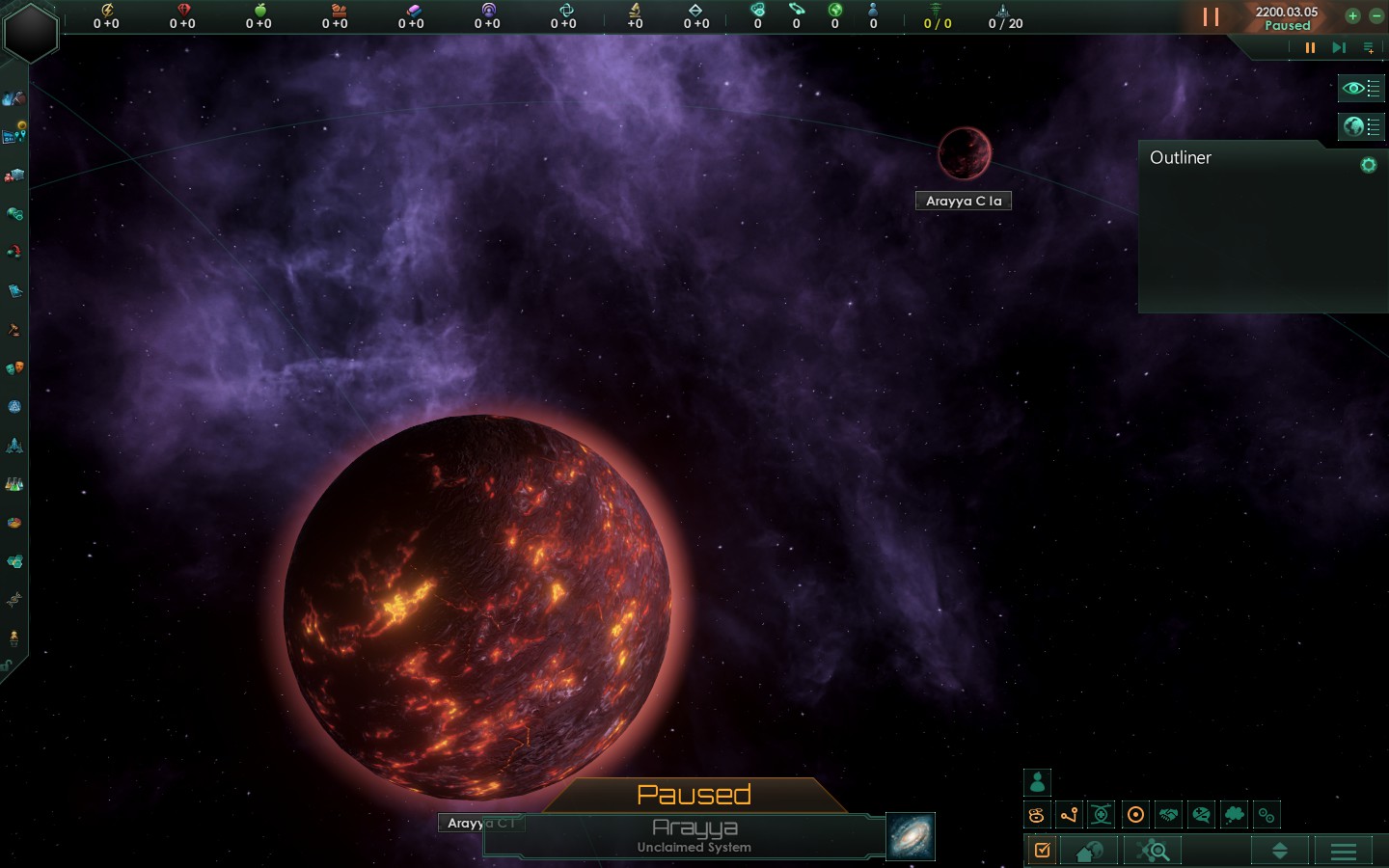This screenshot has height=868, width=1389.
Task: Go to the home planet
Action: click(x=1090, y=851)
